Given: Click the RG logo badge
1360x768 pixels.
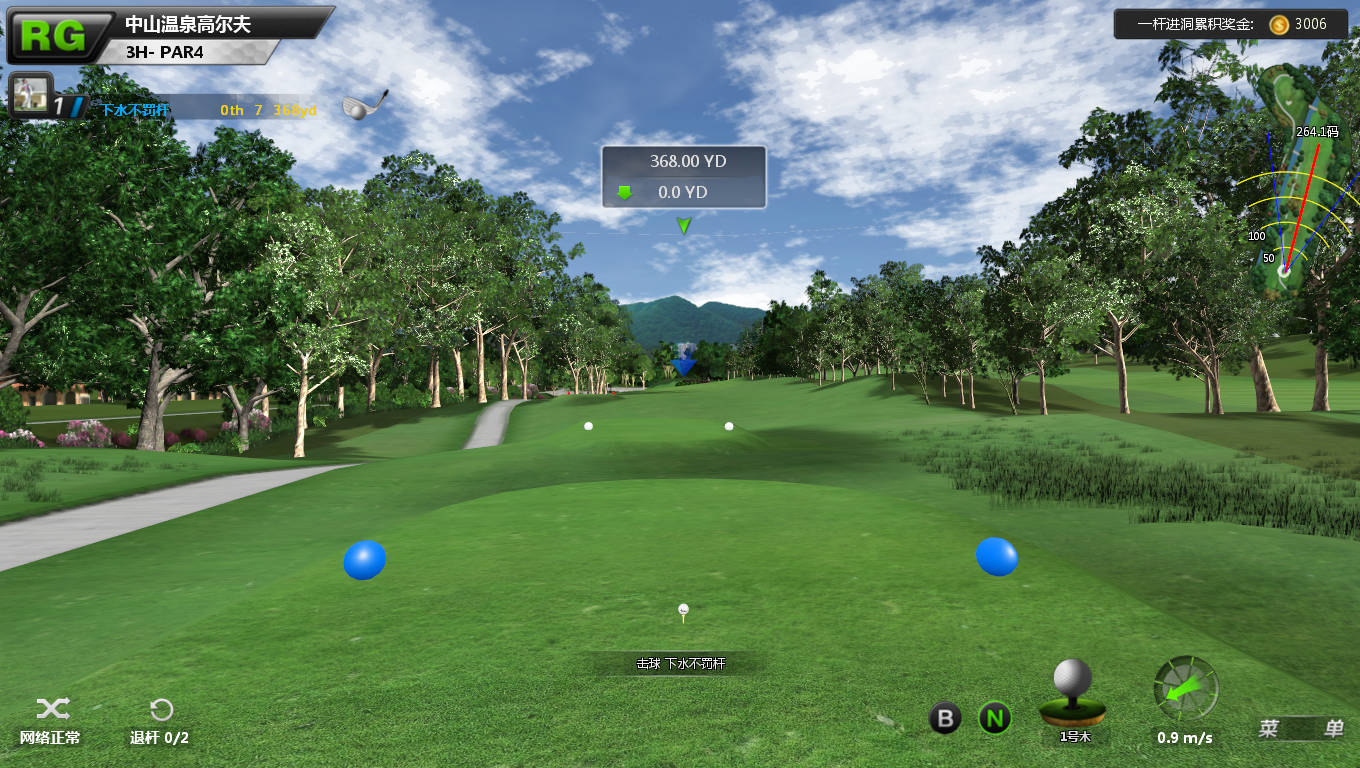Looking at the screenshot, I should coord(57,35).
